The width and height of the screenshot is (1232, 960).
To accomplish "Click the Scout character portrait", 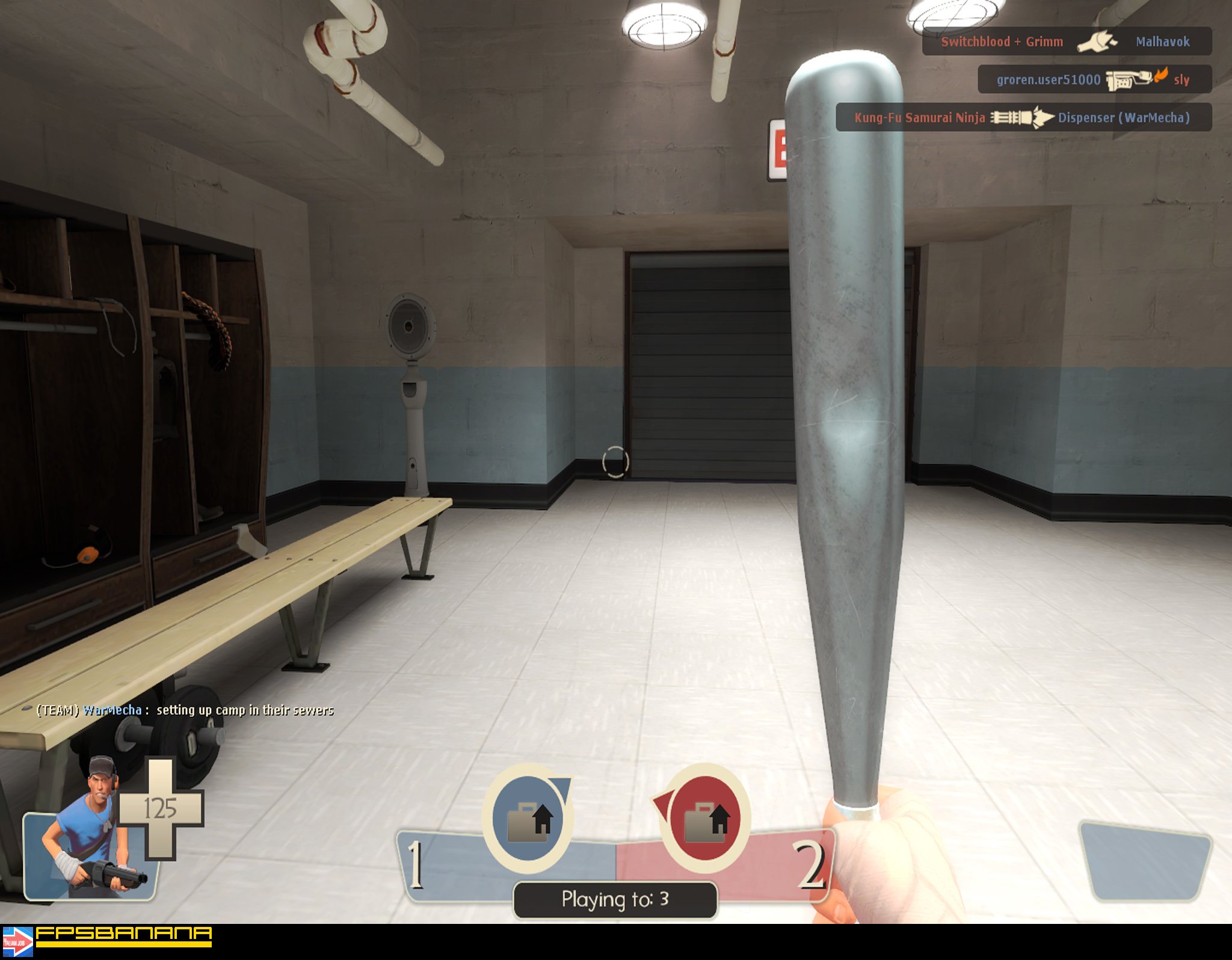I will coord(84,848).
